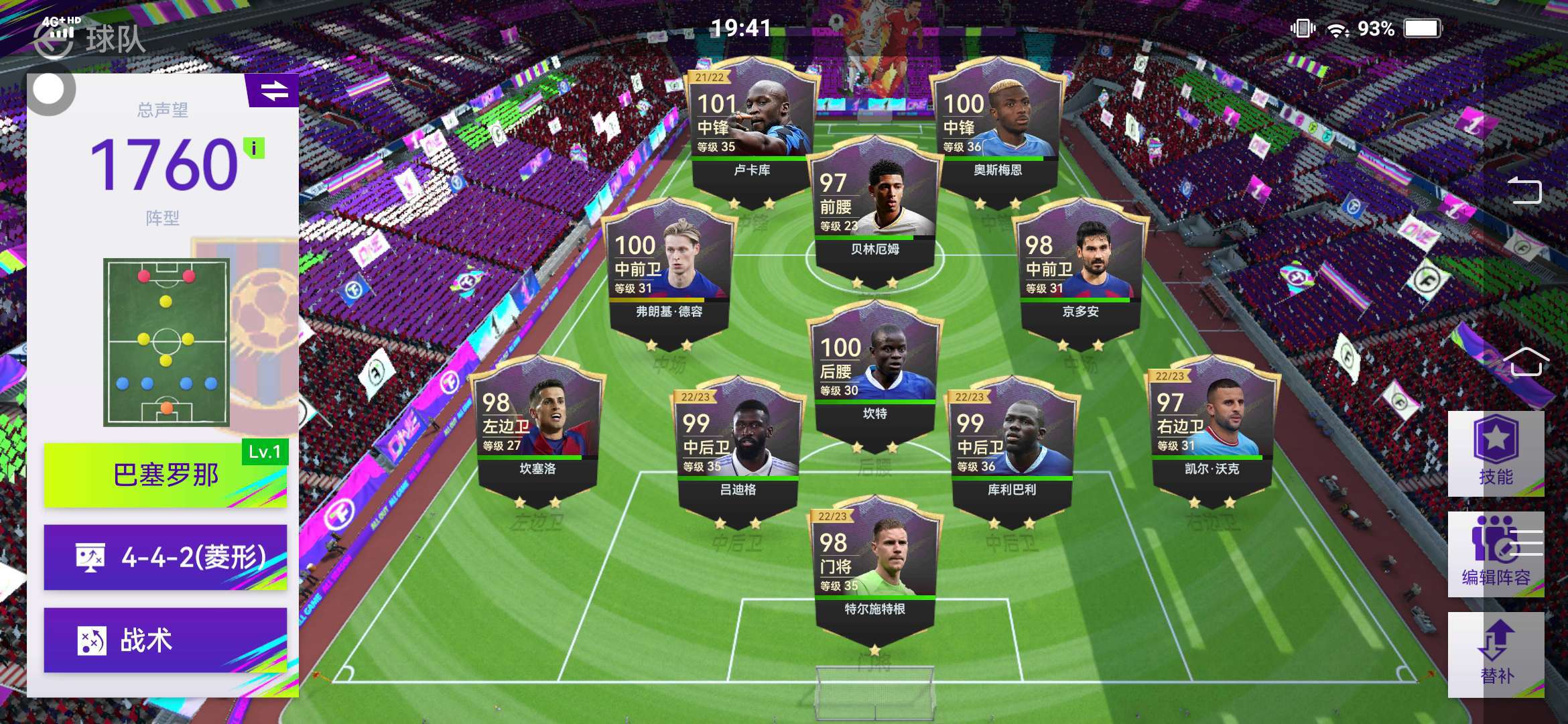Go back from the 球队 screen
This screenshot has height=724, width=1568.
point(54,40)
